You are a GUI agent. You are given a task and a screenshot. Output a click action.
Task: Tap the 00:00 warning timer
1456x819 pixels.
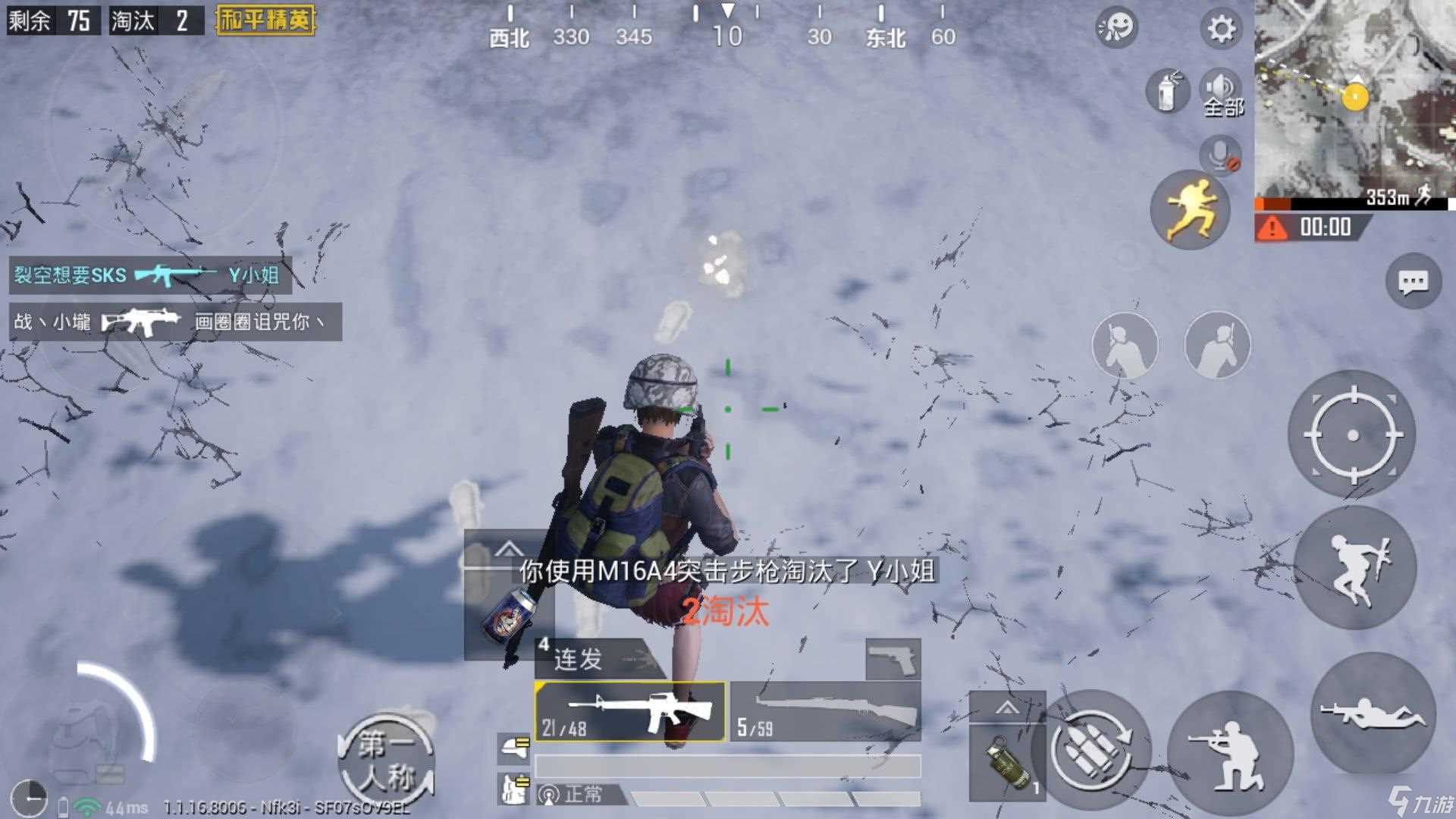(1318, 226)
